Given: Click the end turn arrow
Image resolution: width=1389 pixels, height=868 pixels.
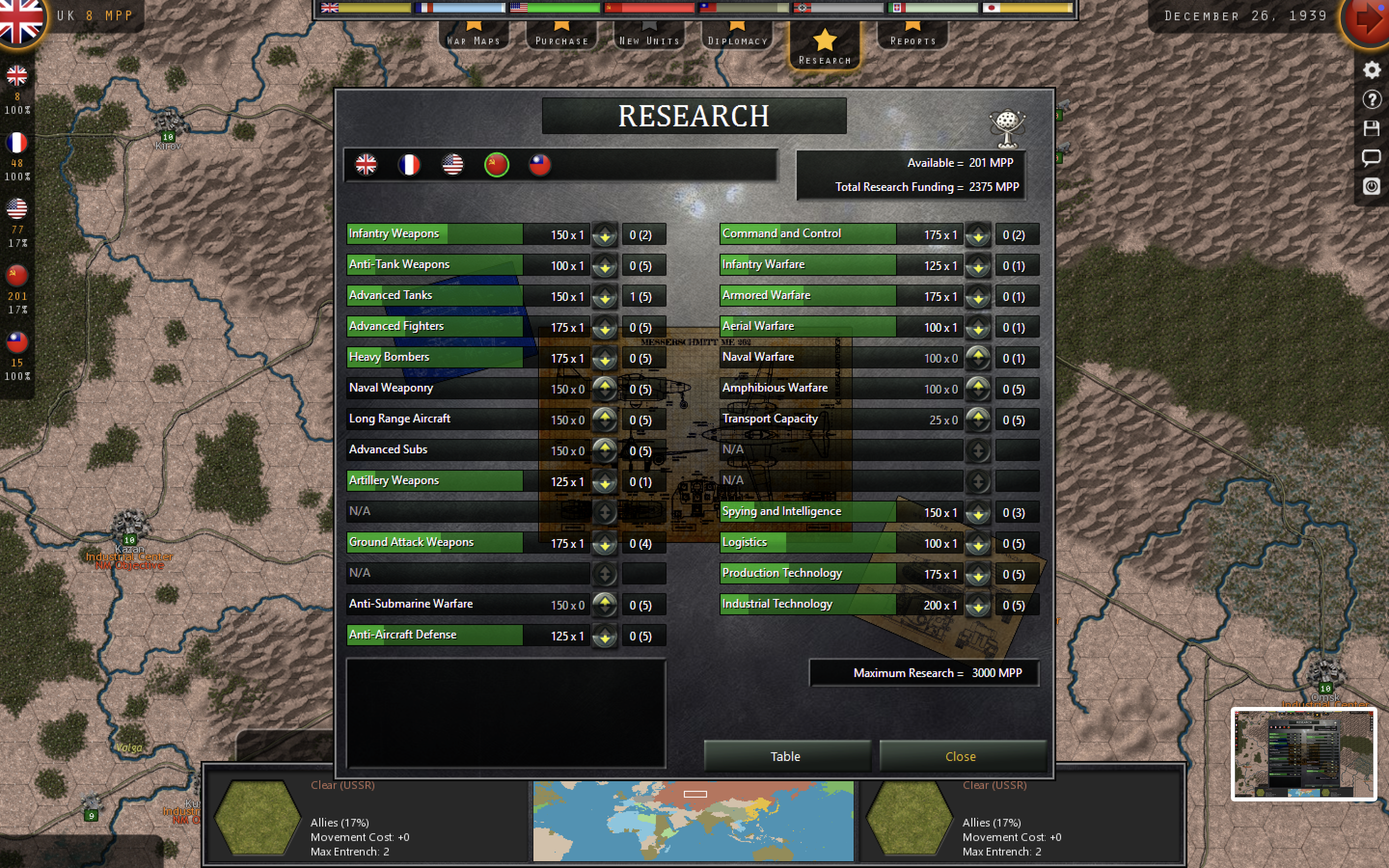Looking at the screenshot, I should [x=1369, y=17].
